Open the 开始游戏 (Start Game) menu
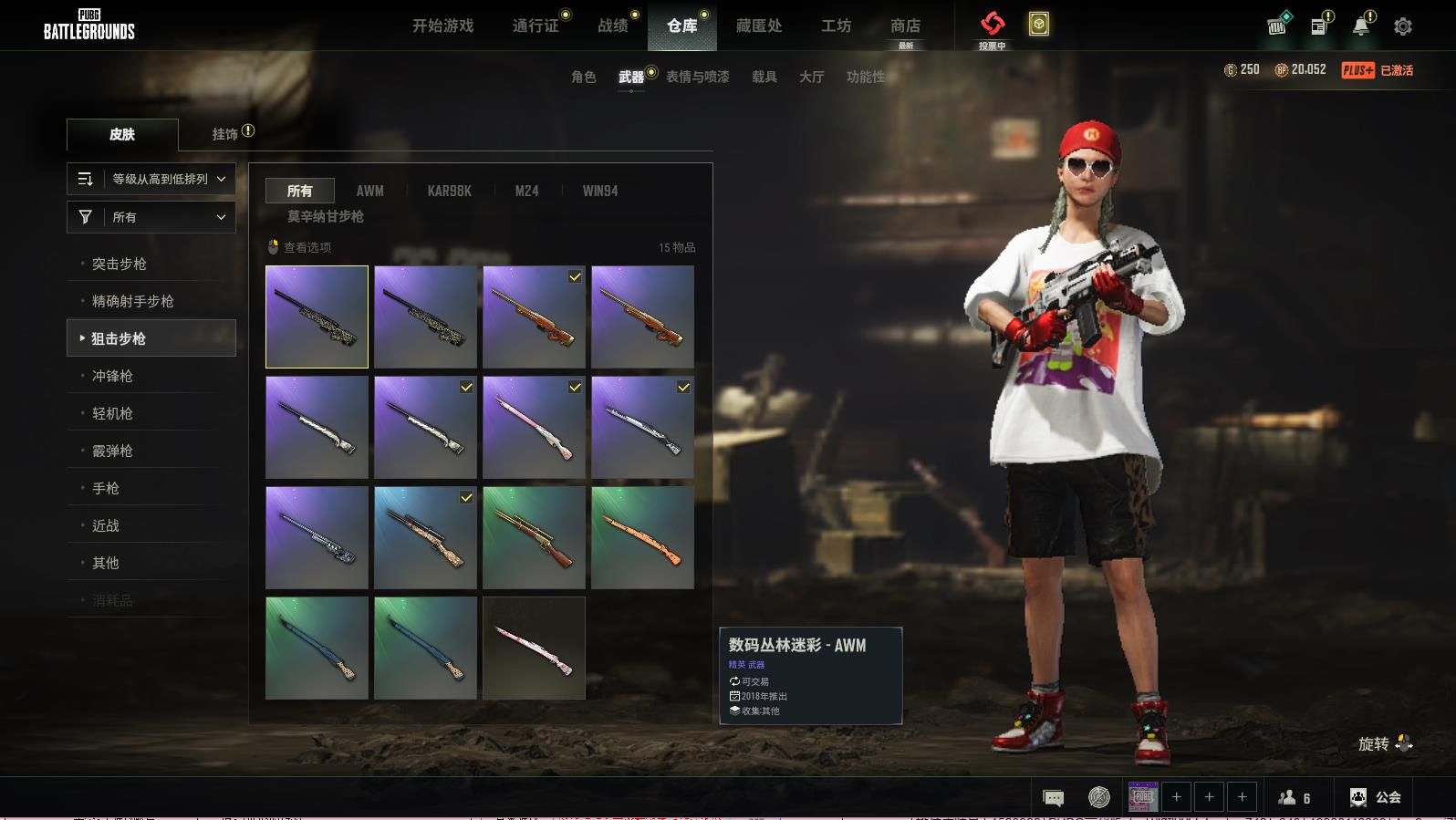Screen dimensions: 1456x820 pyautogui.click(x=442, y=26)
